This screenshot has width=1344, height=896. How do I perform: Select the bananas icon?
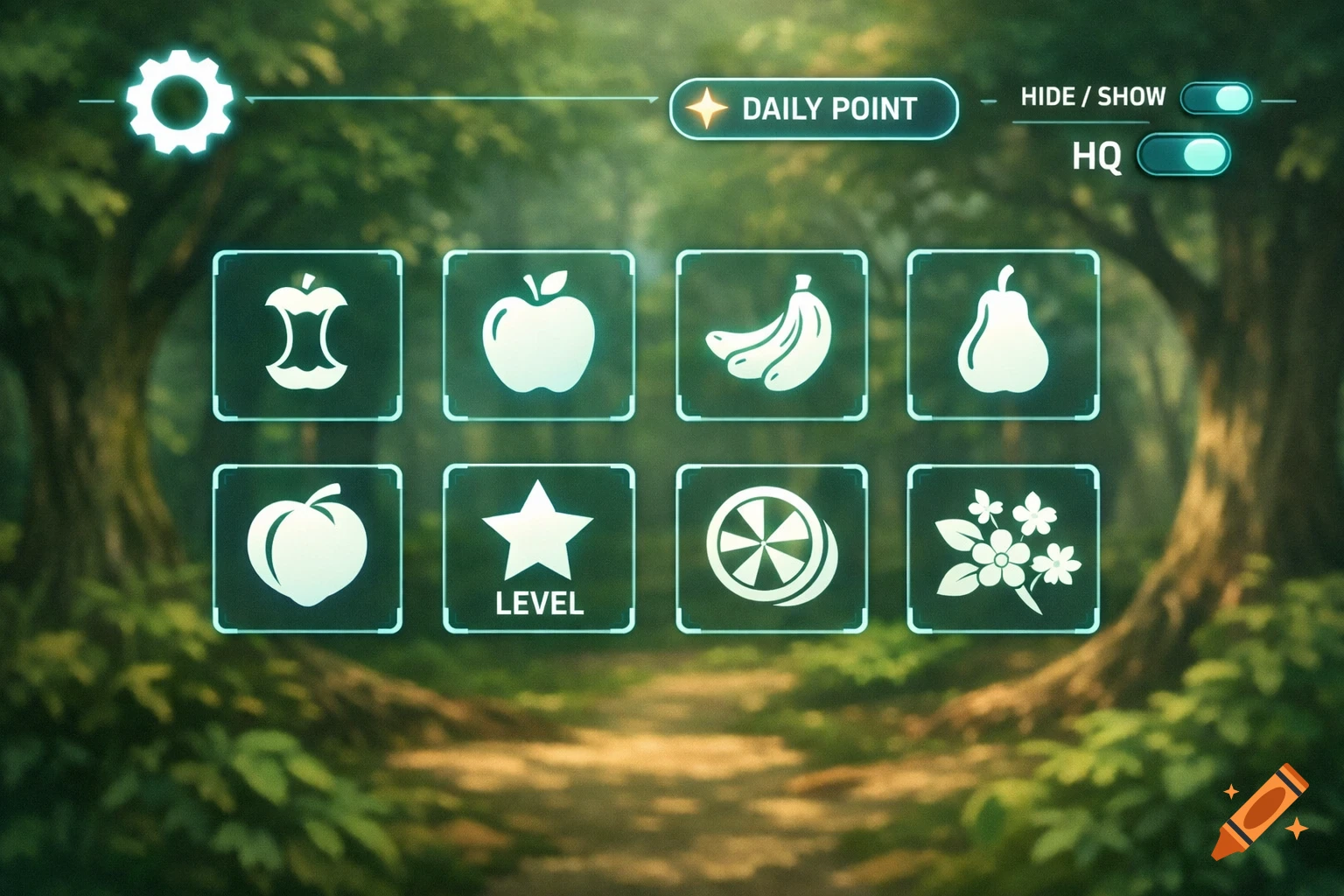(772, 335)
